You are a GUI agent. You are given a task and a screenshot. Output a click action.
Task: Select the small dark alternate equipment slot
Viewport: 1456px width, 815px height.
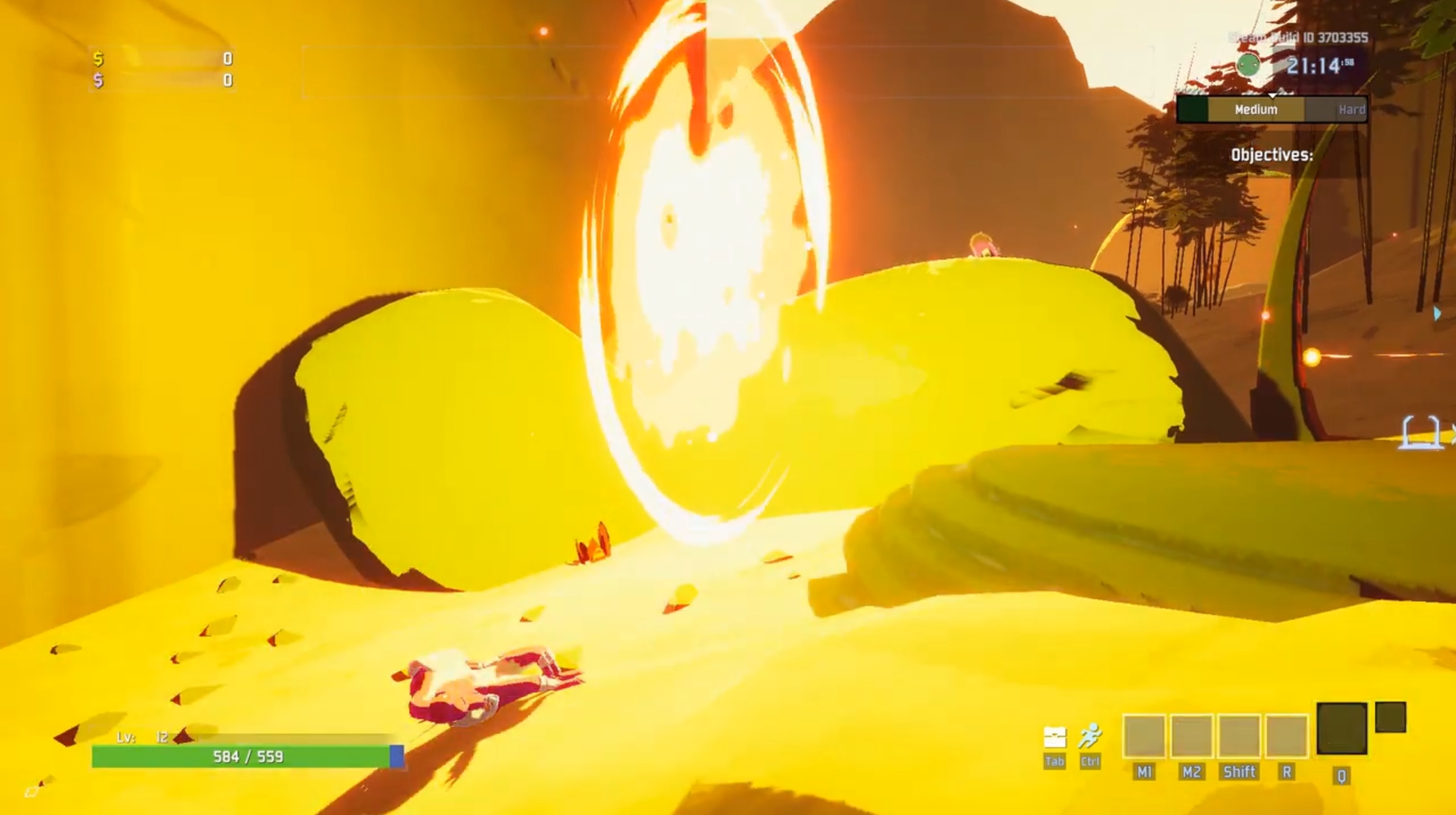point(1391,718)
